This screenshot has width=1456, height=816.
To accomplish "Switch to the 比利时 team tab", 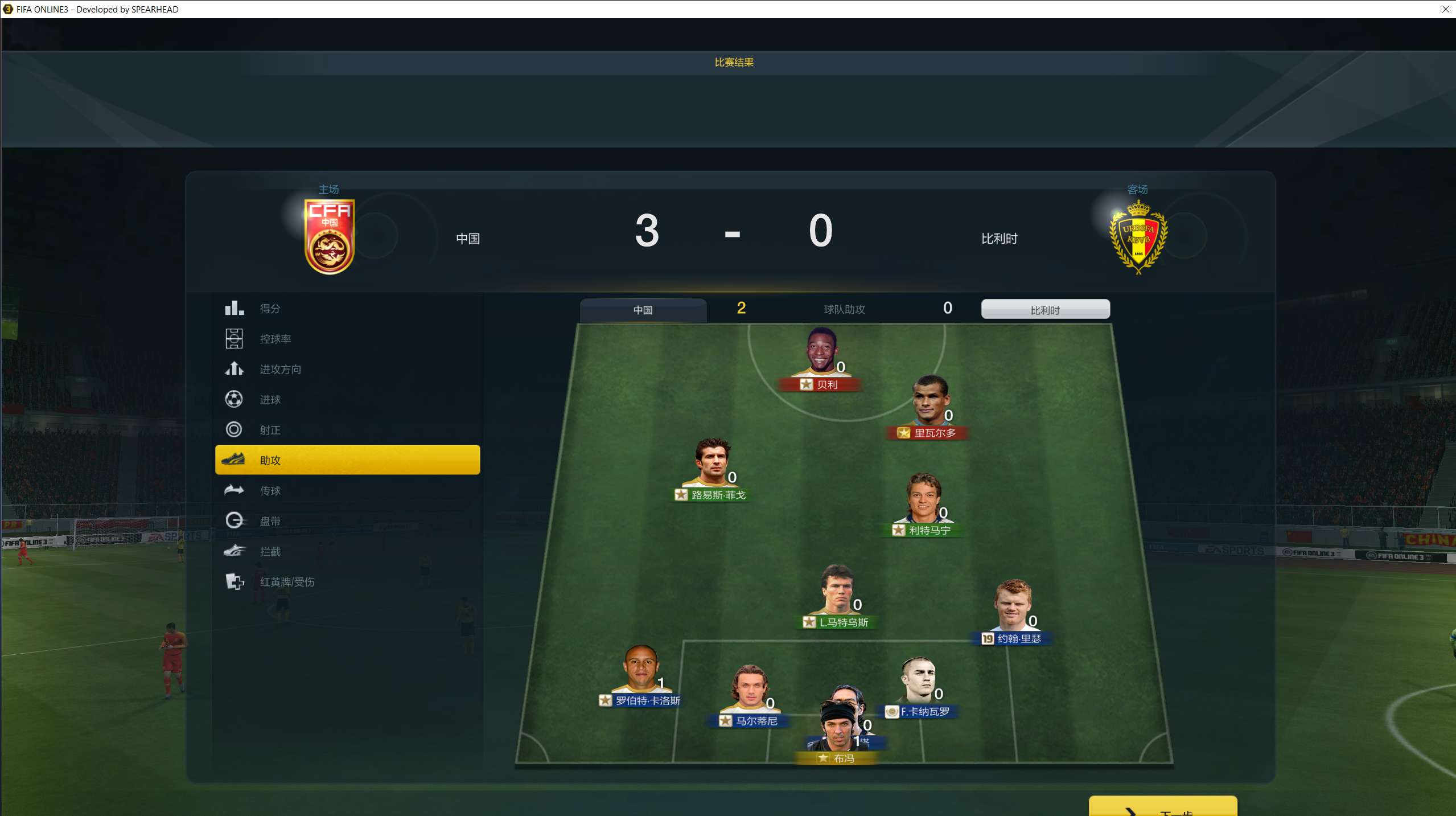I will (x=1045, y=310).
